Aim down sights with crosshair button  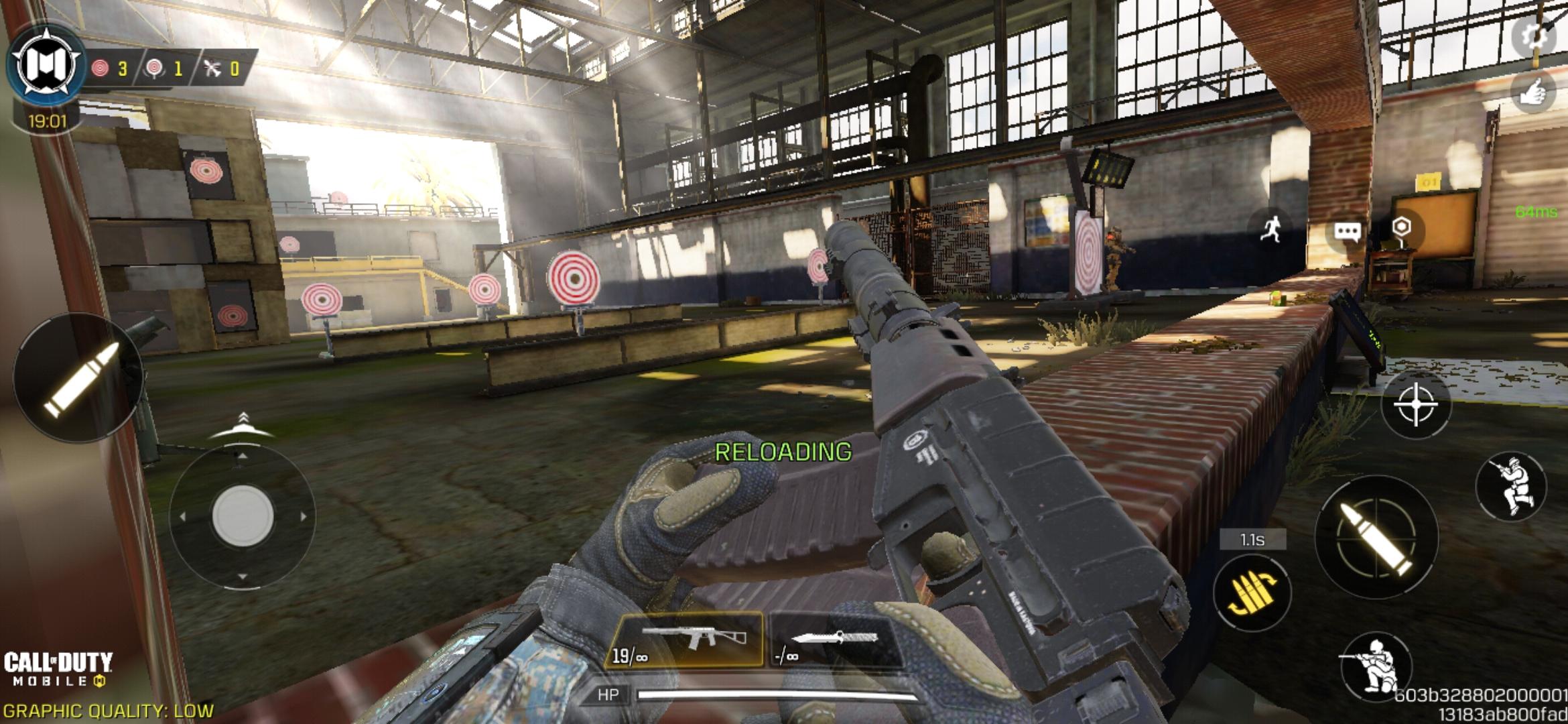coord(1415,405)
